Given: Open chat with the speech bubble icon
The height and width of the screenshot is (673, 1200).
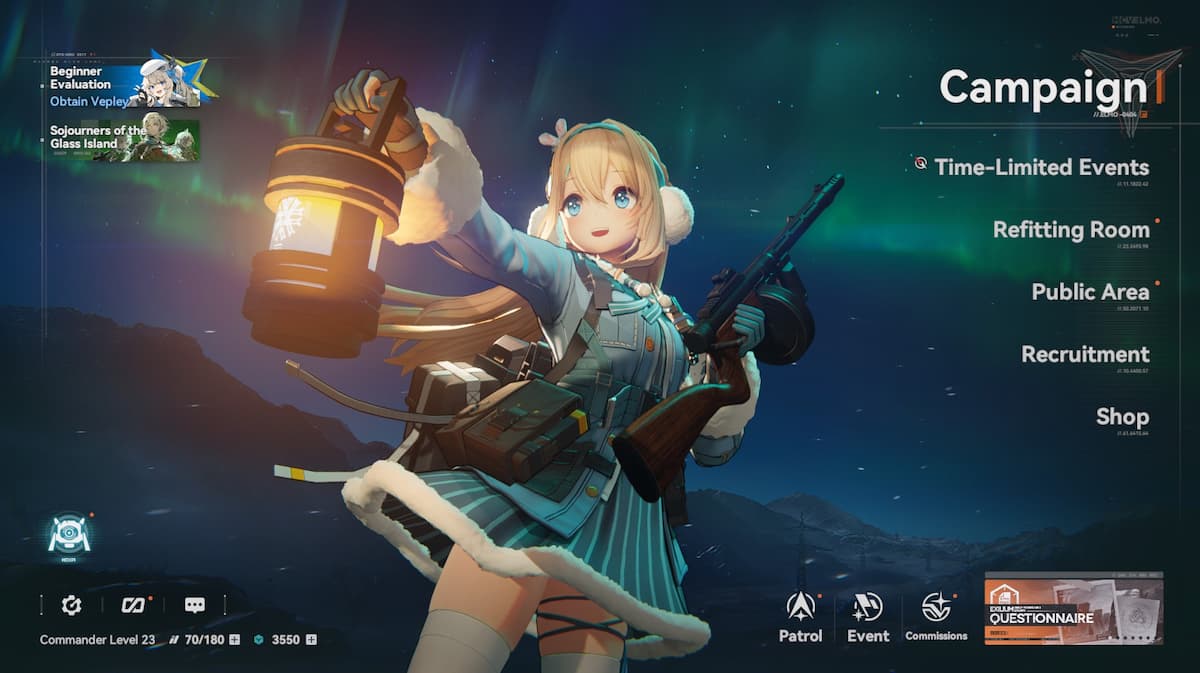Looking at the screenshot, I should click(x=195, y=605).
